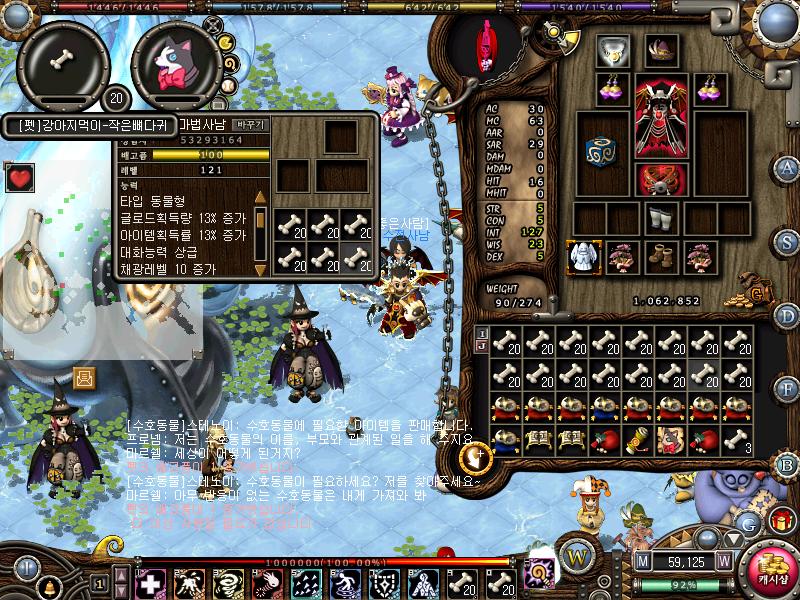The height and width of the screenshot is (600, 800).
Task: Select the white angel statue slot
Action: (583, 256)
